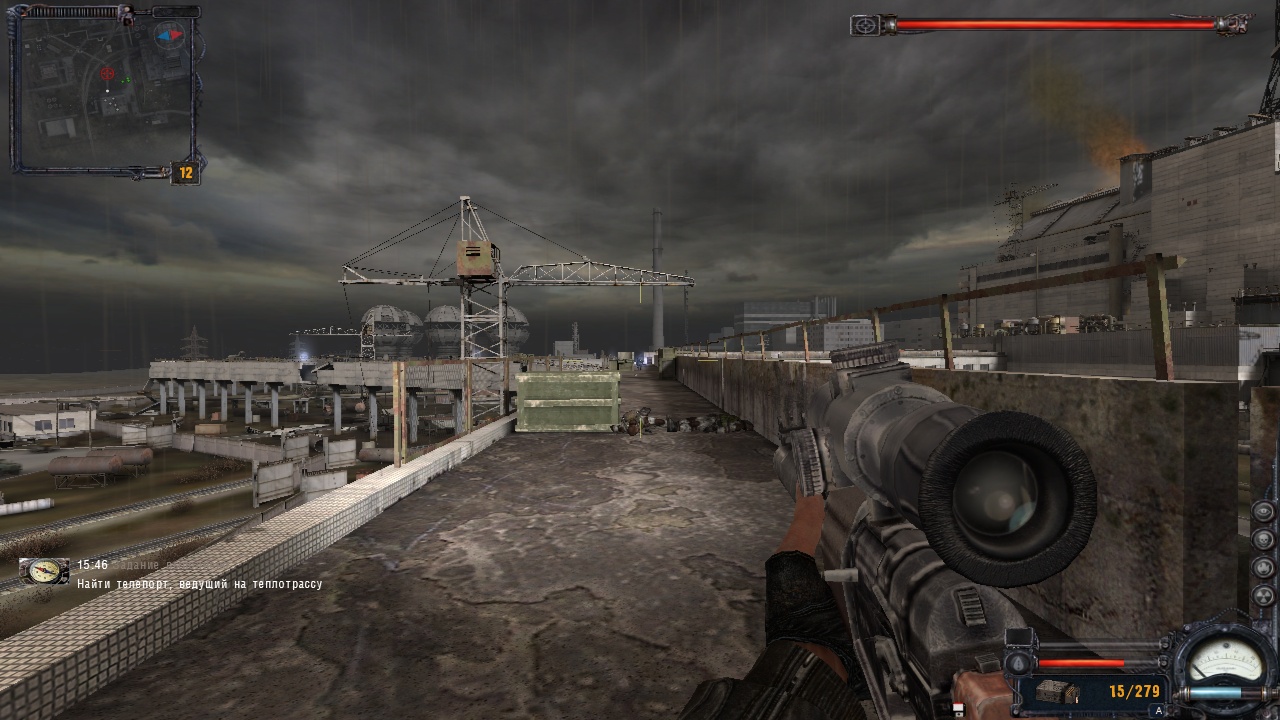Click the target reticle icon beside enemy bar

click(x=864, y=25)
